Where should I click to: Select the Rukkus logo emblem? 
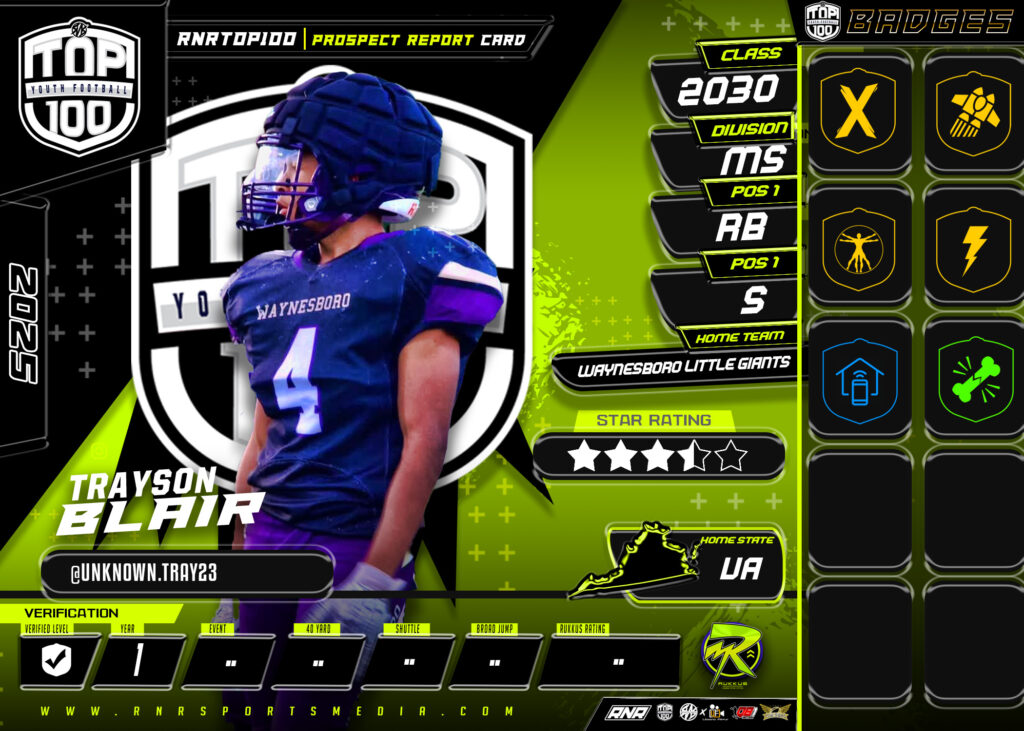tap(732, 656)
